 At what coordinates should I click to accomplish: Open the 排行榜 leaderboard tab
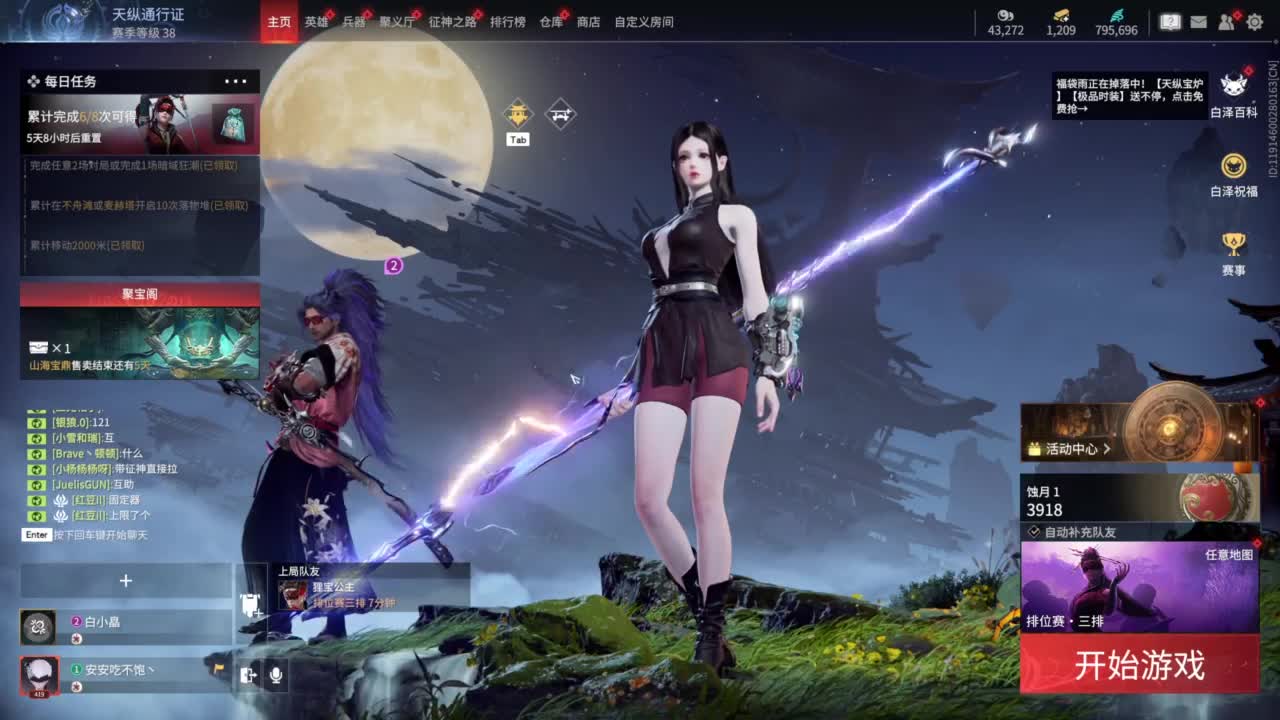click(x=507, y=22)
